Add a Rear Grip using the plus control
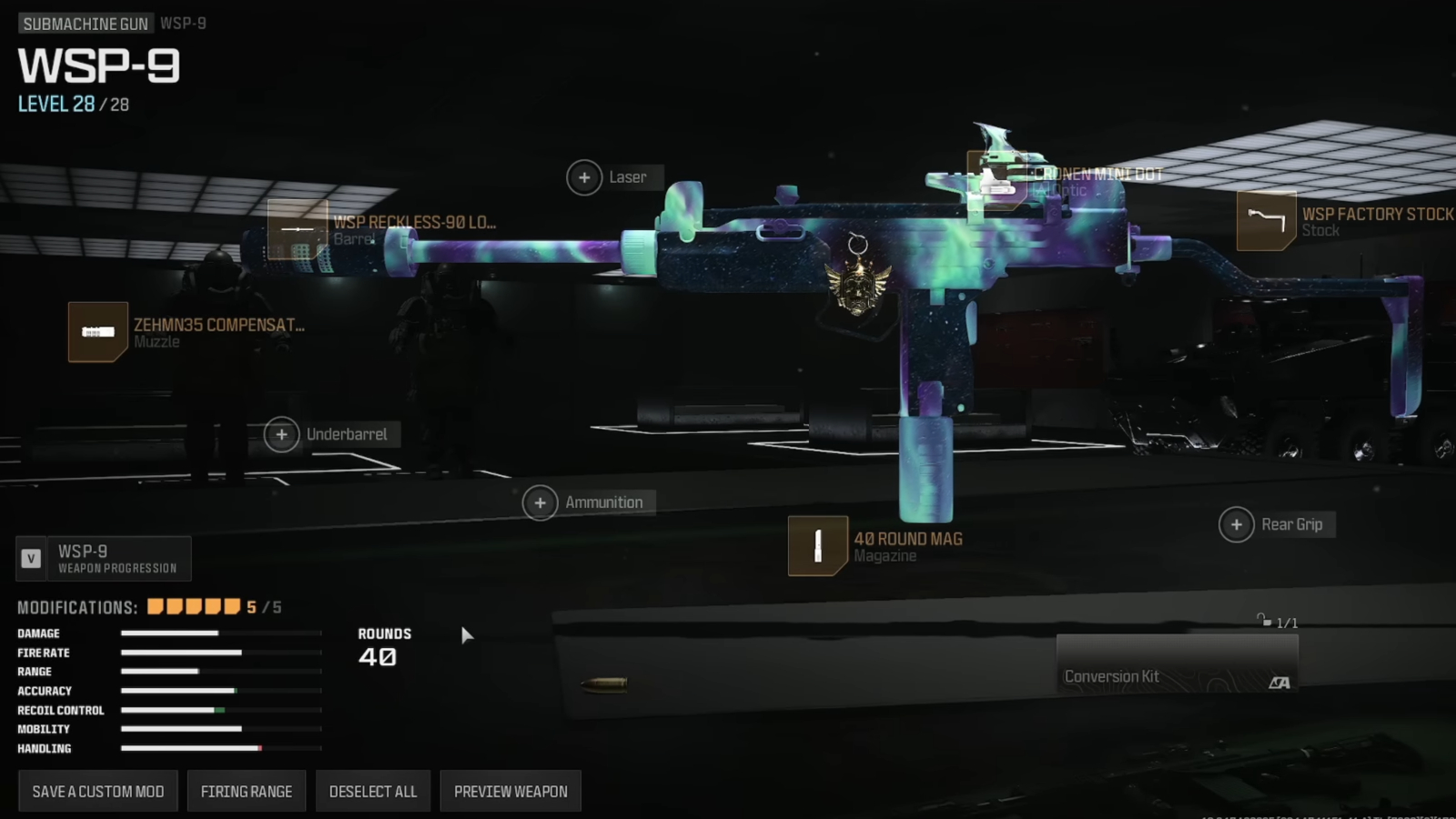The image size is (1456, 819). [1237, 524]
